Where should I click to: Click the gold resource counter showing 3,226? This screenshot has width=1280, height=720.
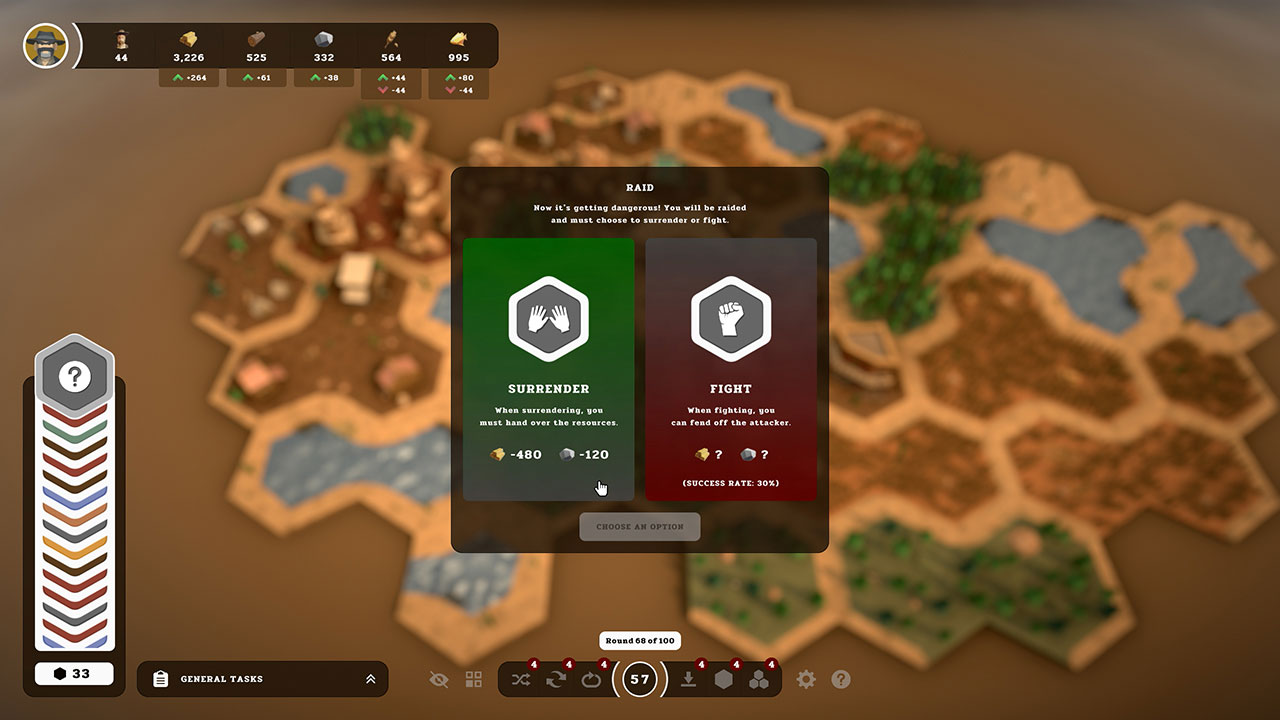pyautogui.click(x=188, y=45)
